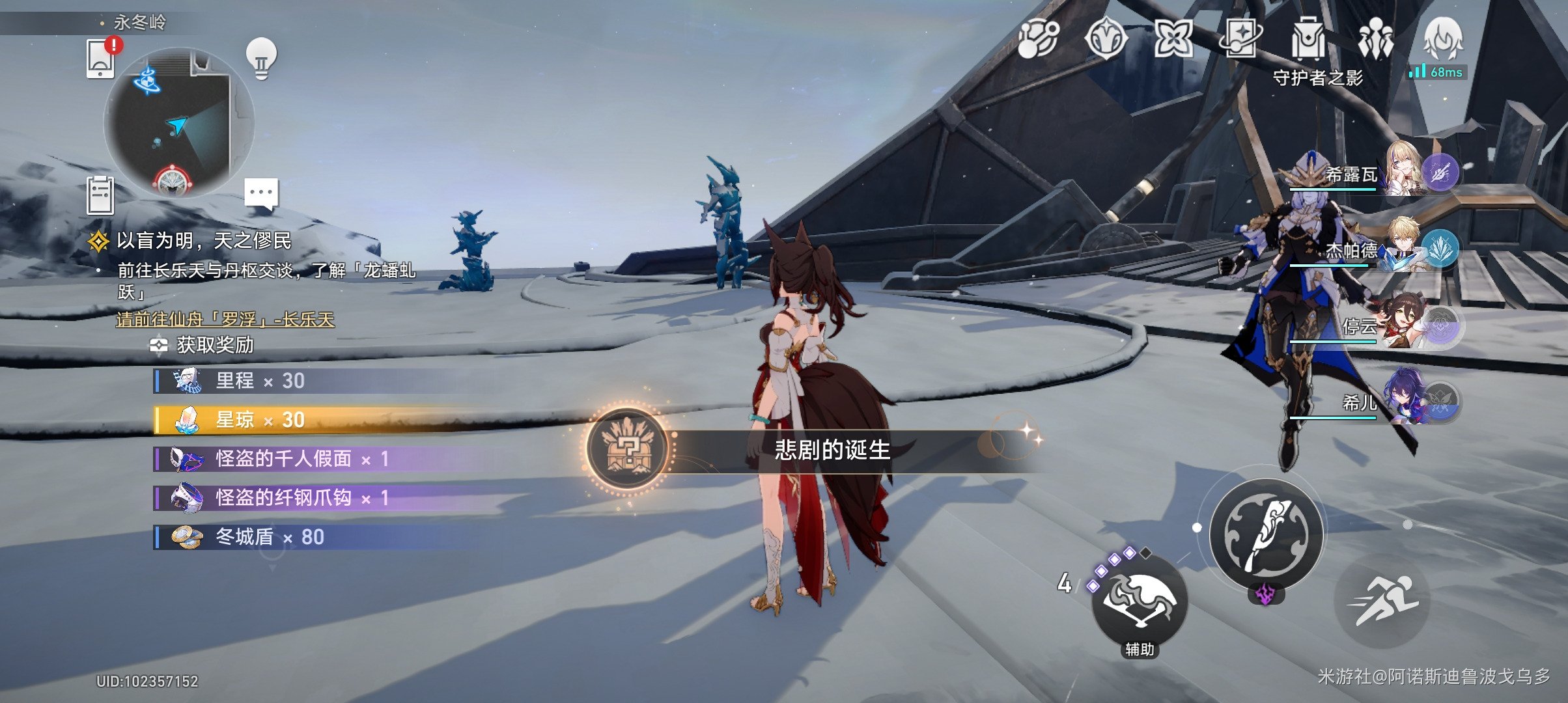Open the character head profile icon
1568x703 pixels.
point(1443,39)
